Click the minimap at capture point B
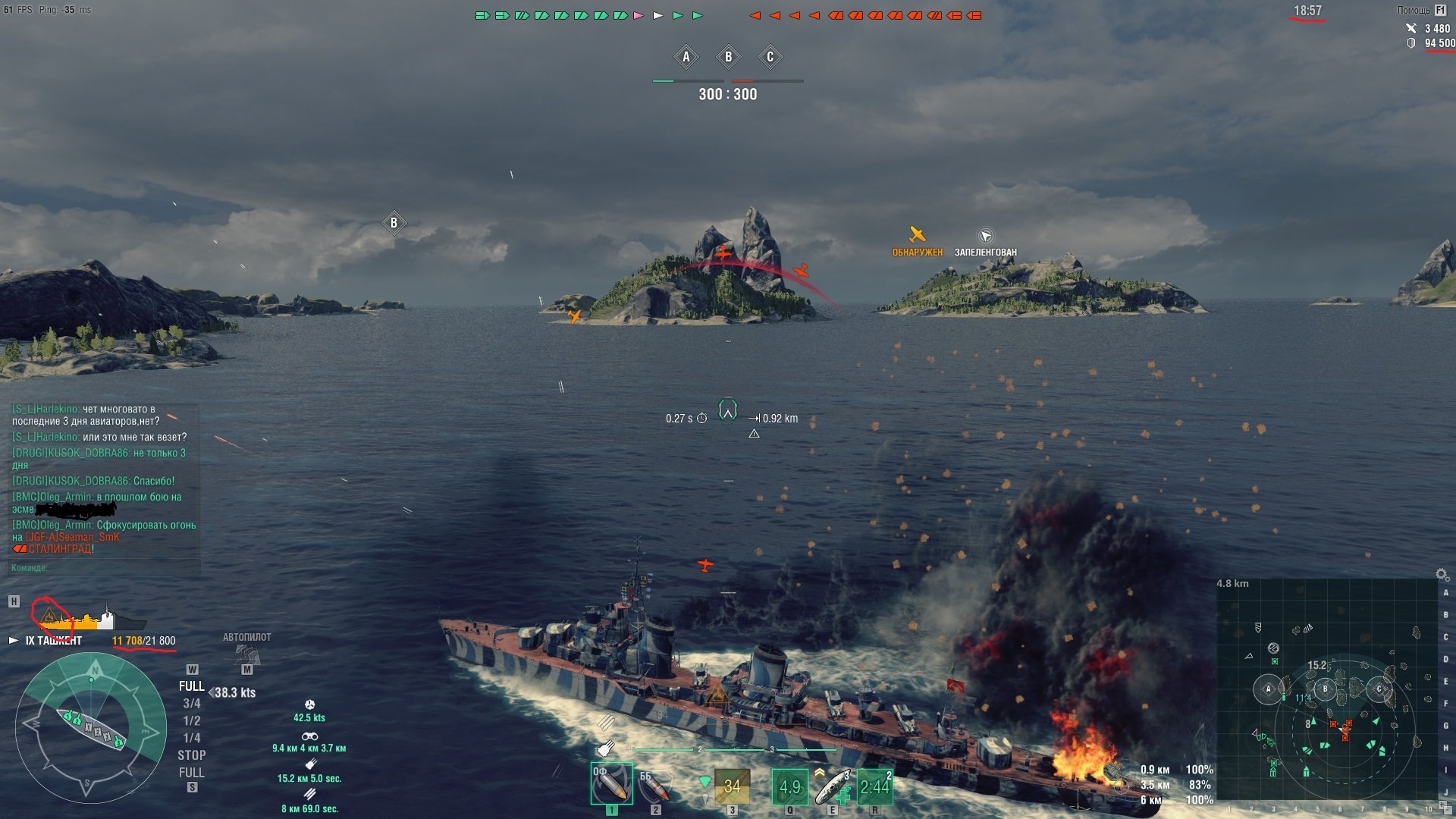Viewport: 1456px width, 819px height. pos(1325,689)
